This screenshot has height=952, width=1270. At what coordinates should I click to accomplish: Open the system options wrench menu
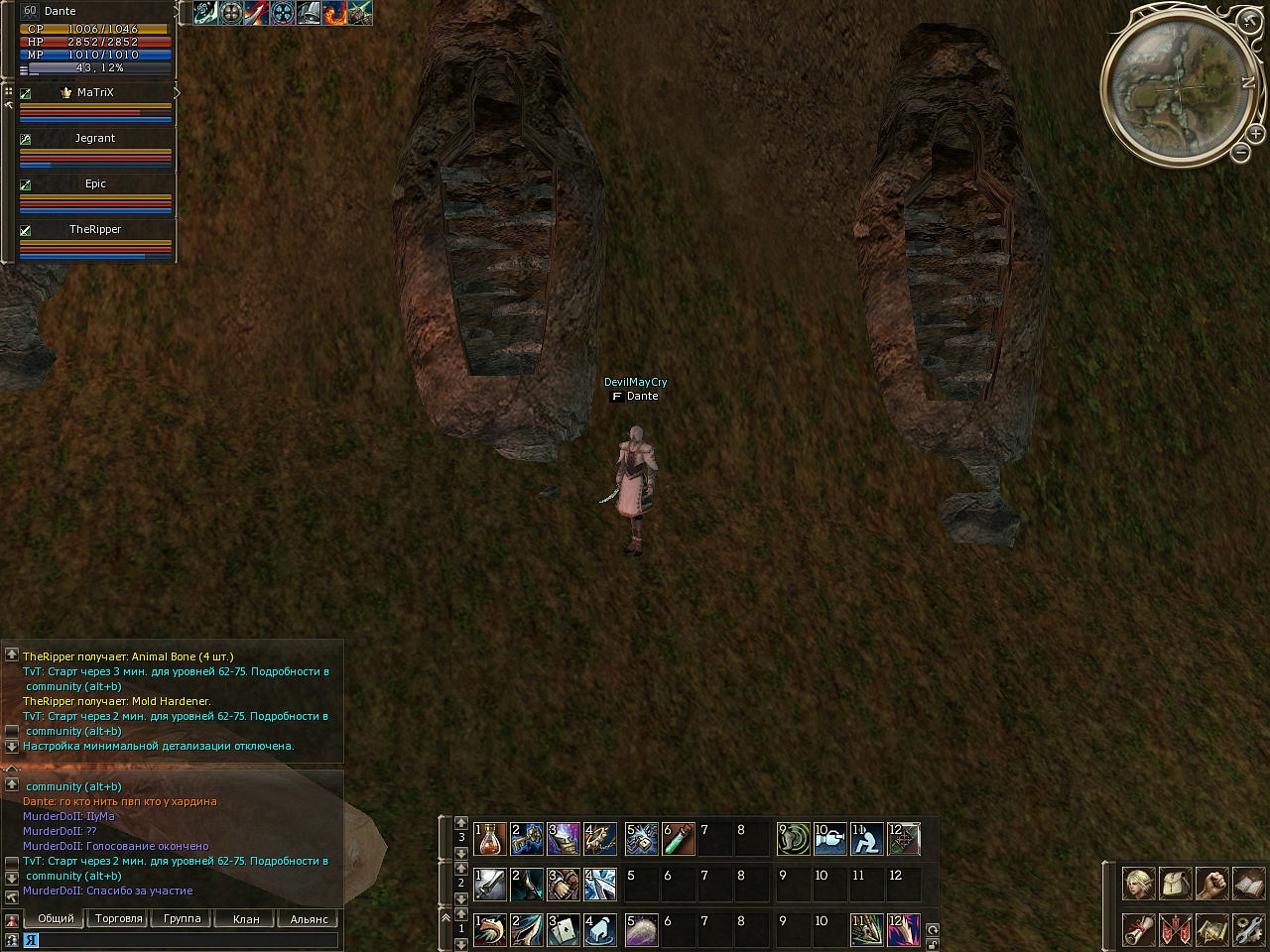[1248, 930]
